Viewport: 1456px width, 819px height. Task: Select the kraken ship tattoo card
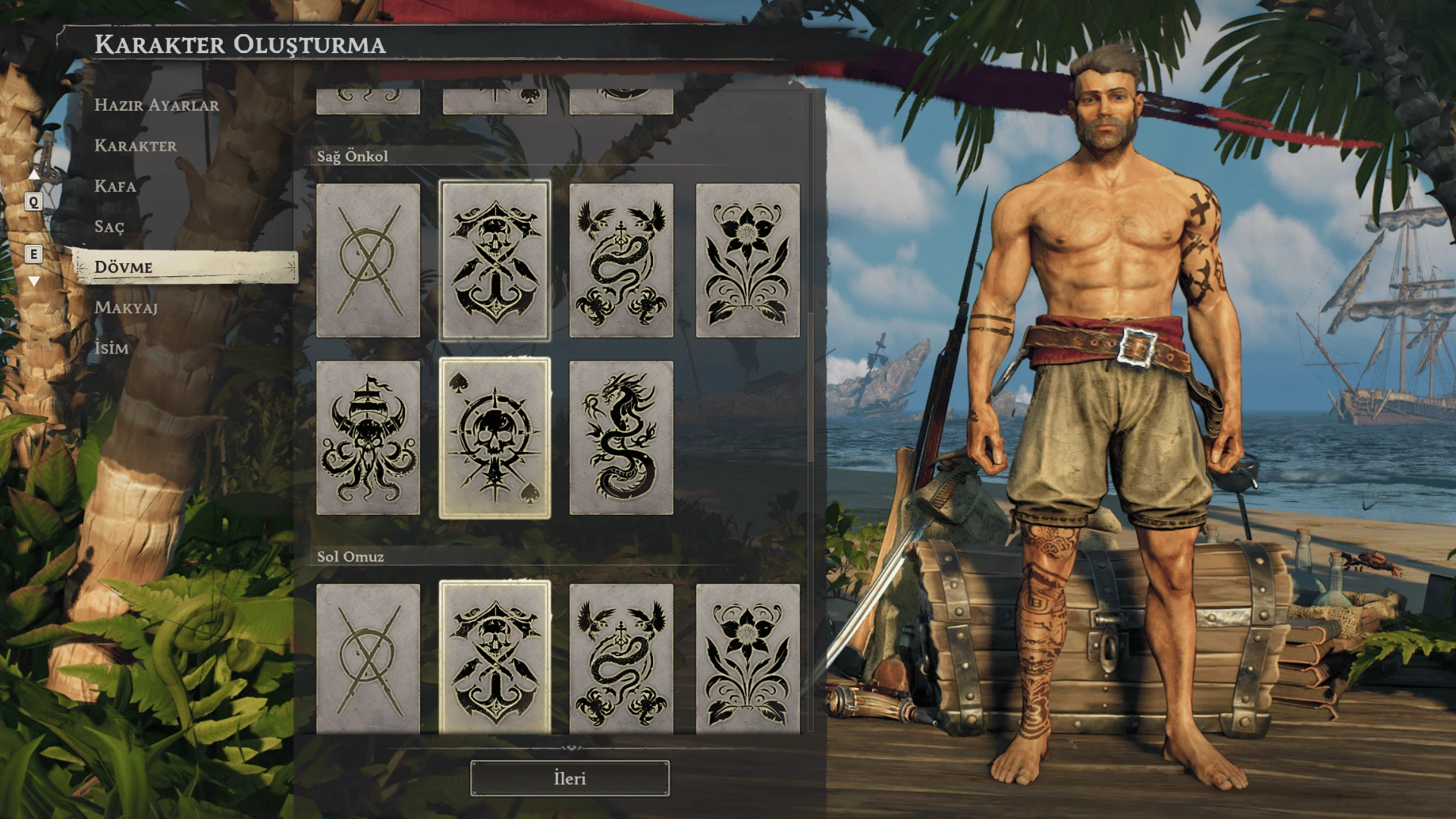pyautogui.click(x=368, y=438)
